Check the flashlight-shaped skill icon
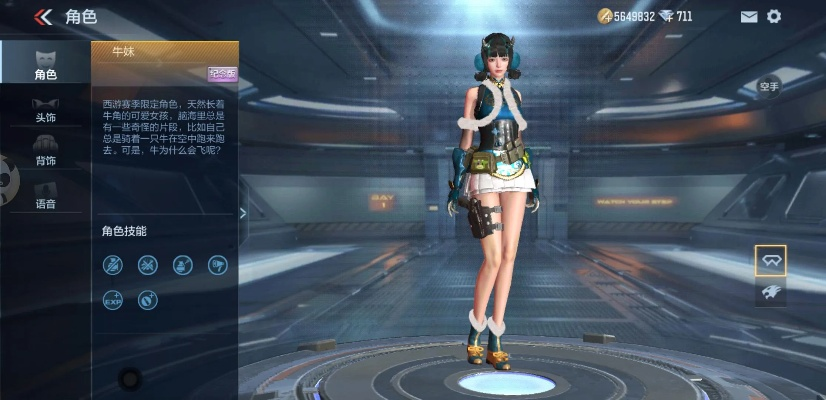The image size is (826, 400). (x=217, y=264)
